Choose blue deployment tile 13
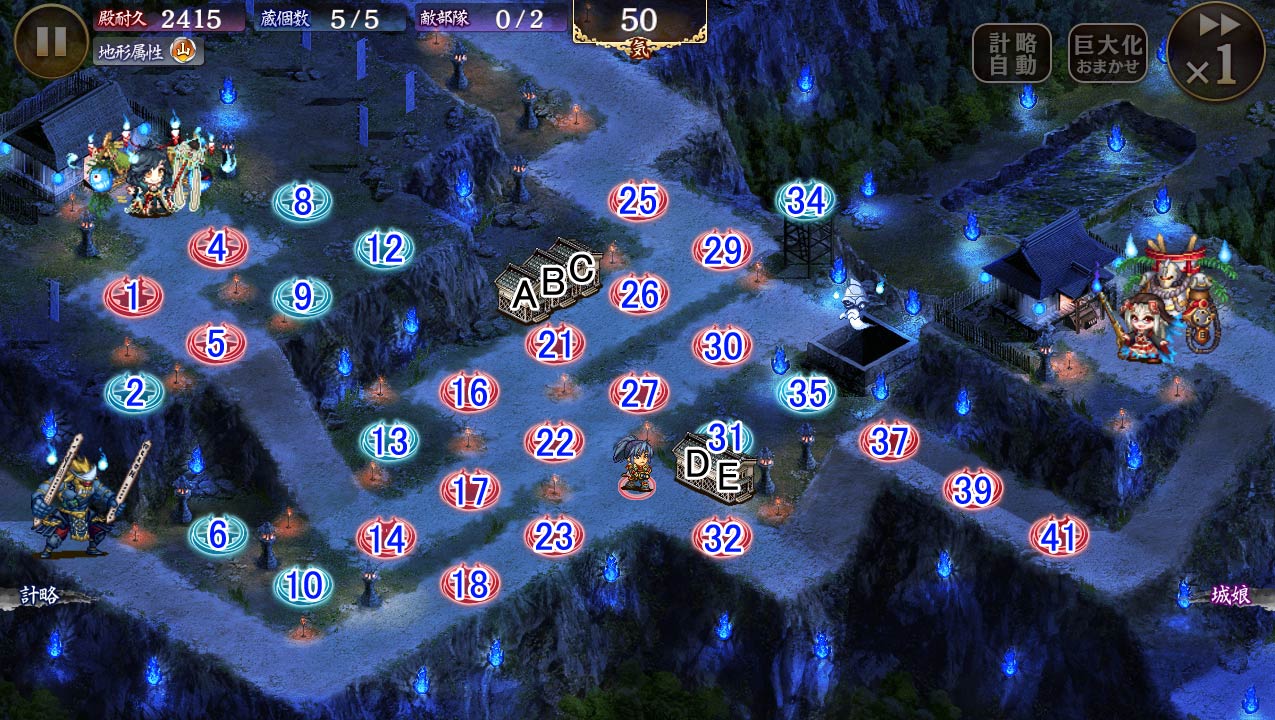1275x720 pixels. (387, 441)
